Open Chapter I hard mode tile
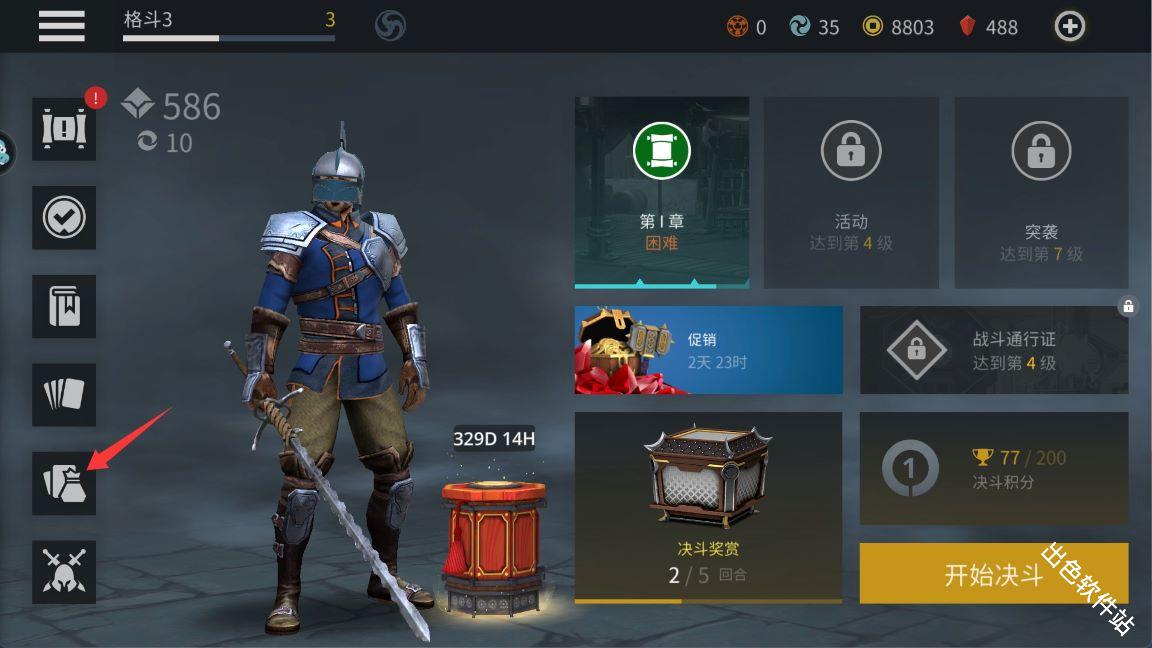Image resolution: width=1152 pixels, height=648 pixels. pos(661,192)
